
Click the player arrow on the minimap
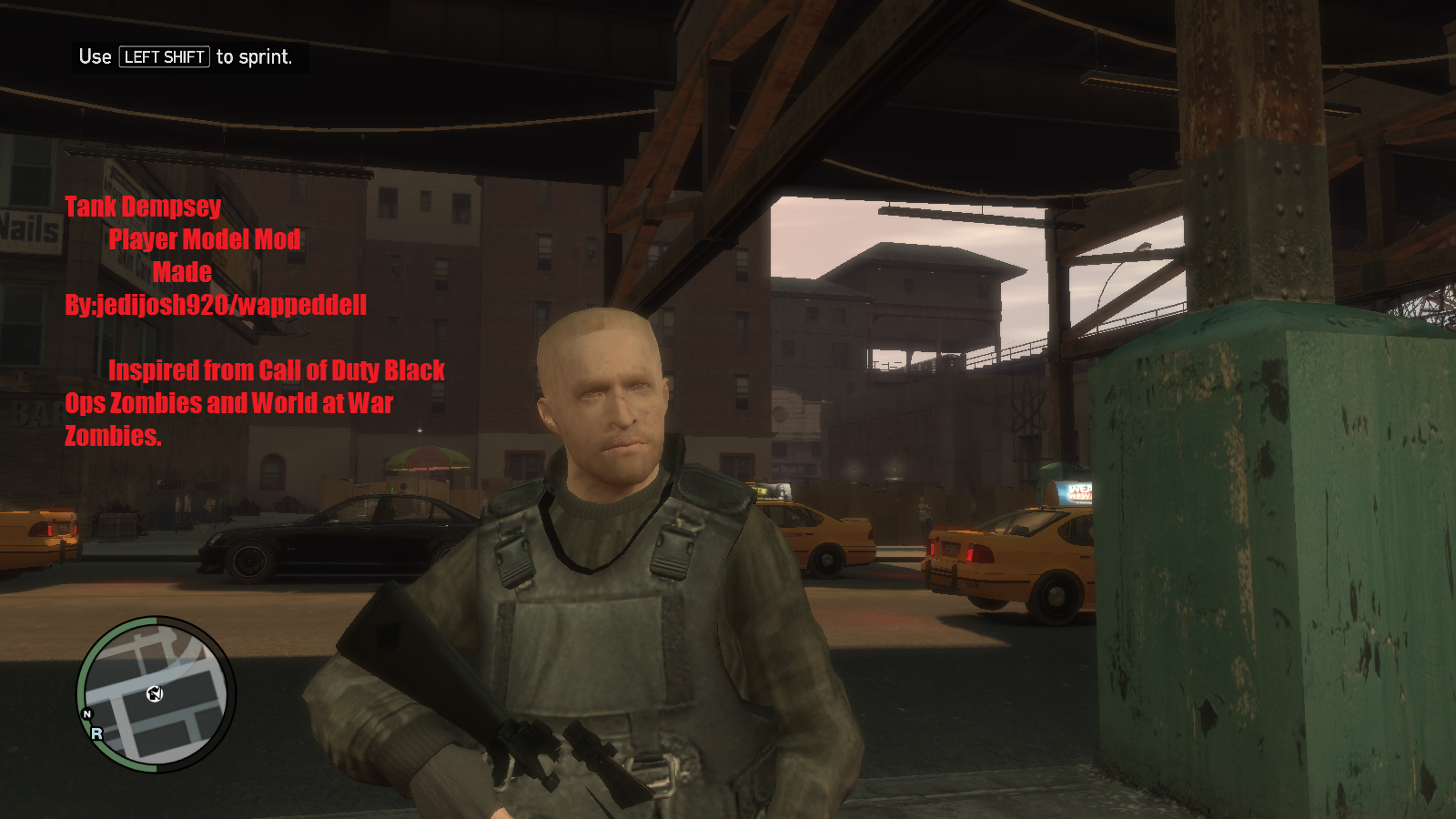[x=155, y=694]
